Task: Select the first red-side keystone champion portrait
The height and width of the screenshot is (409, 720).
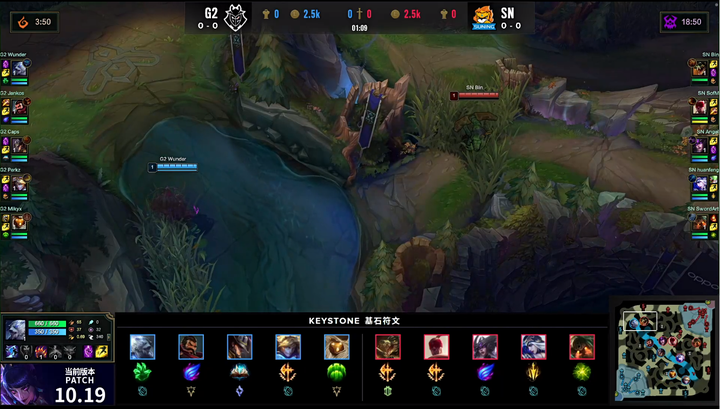Action: click(x=387, y=346)
